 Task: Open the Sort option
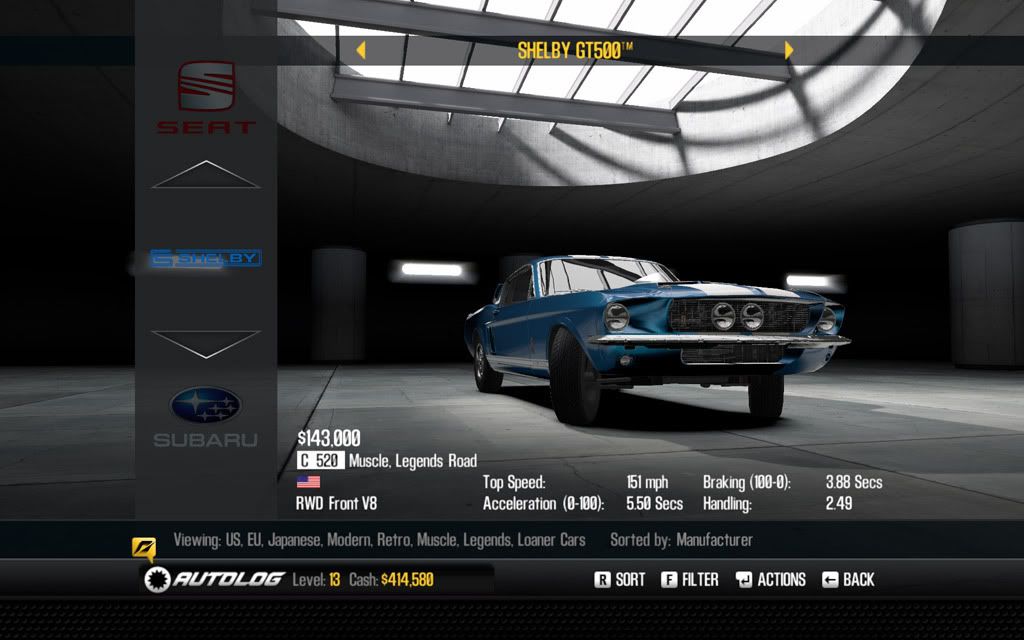(x=620, y=579)
